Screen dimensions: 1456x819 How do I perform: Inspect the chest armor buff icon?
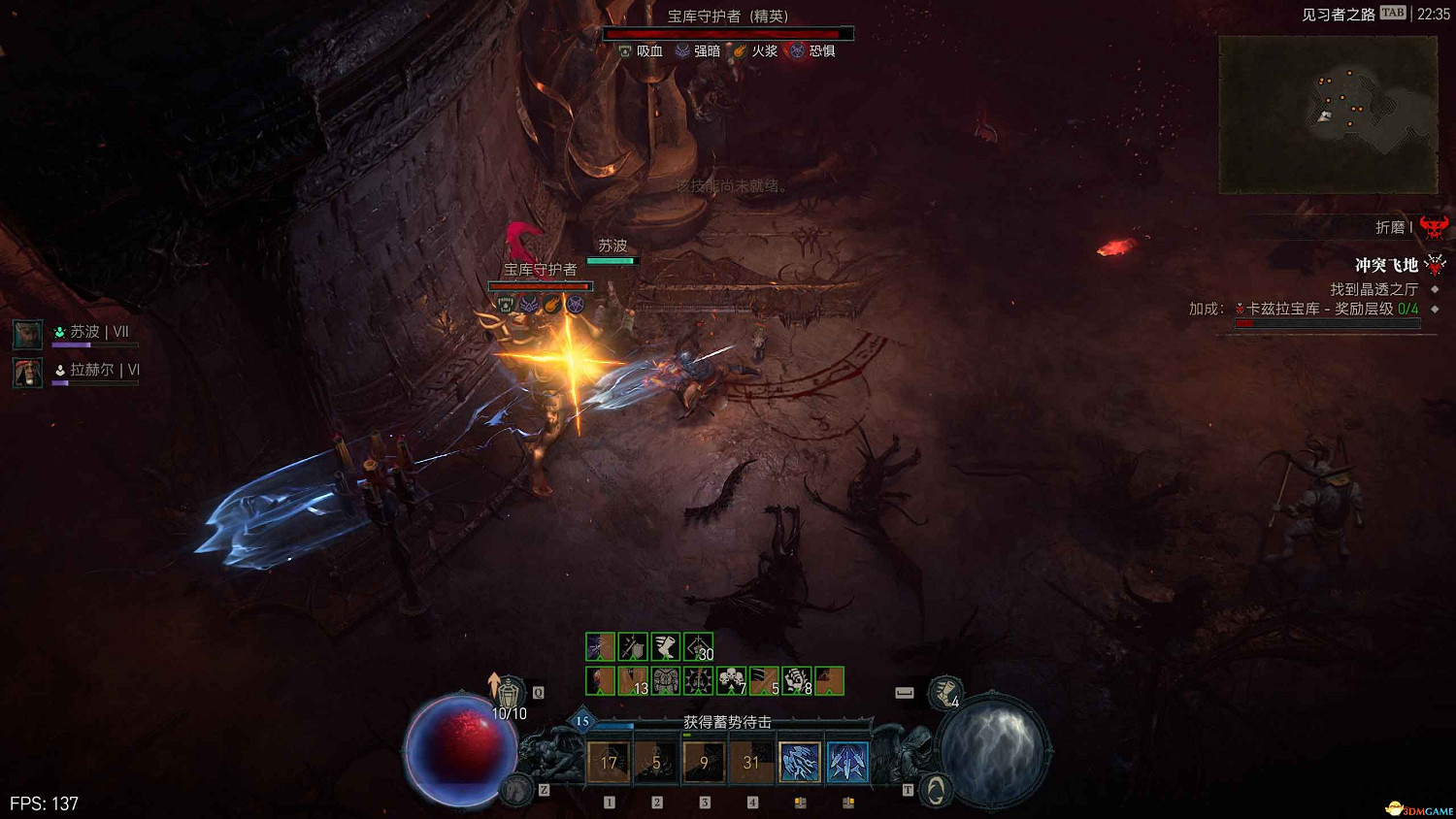[x=666, y=680]
